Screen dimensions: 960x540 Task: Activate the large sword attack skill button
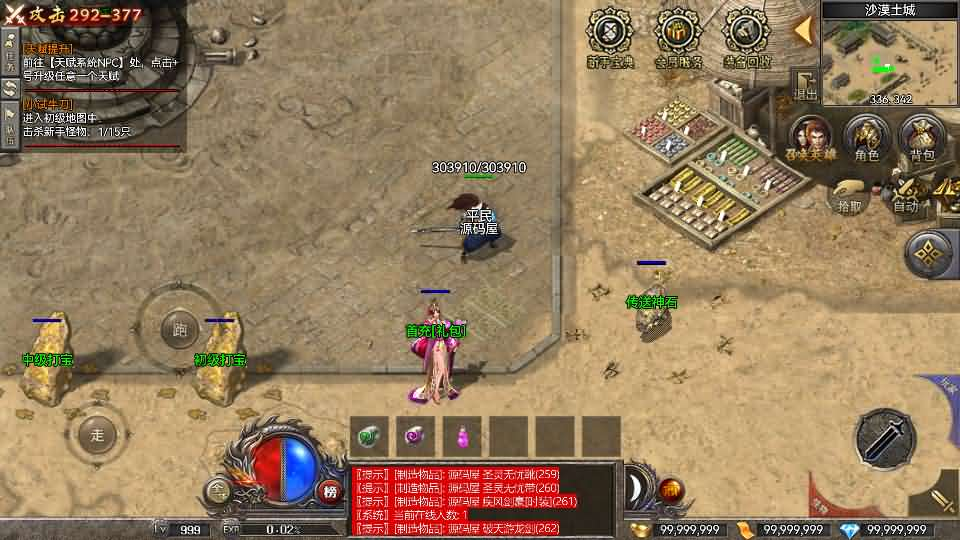coord(885,439)
